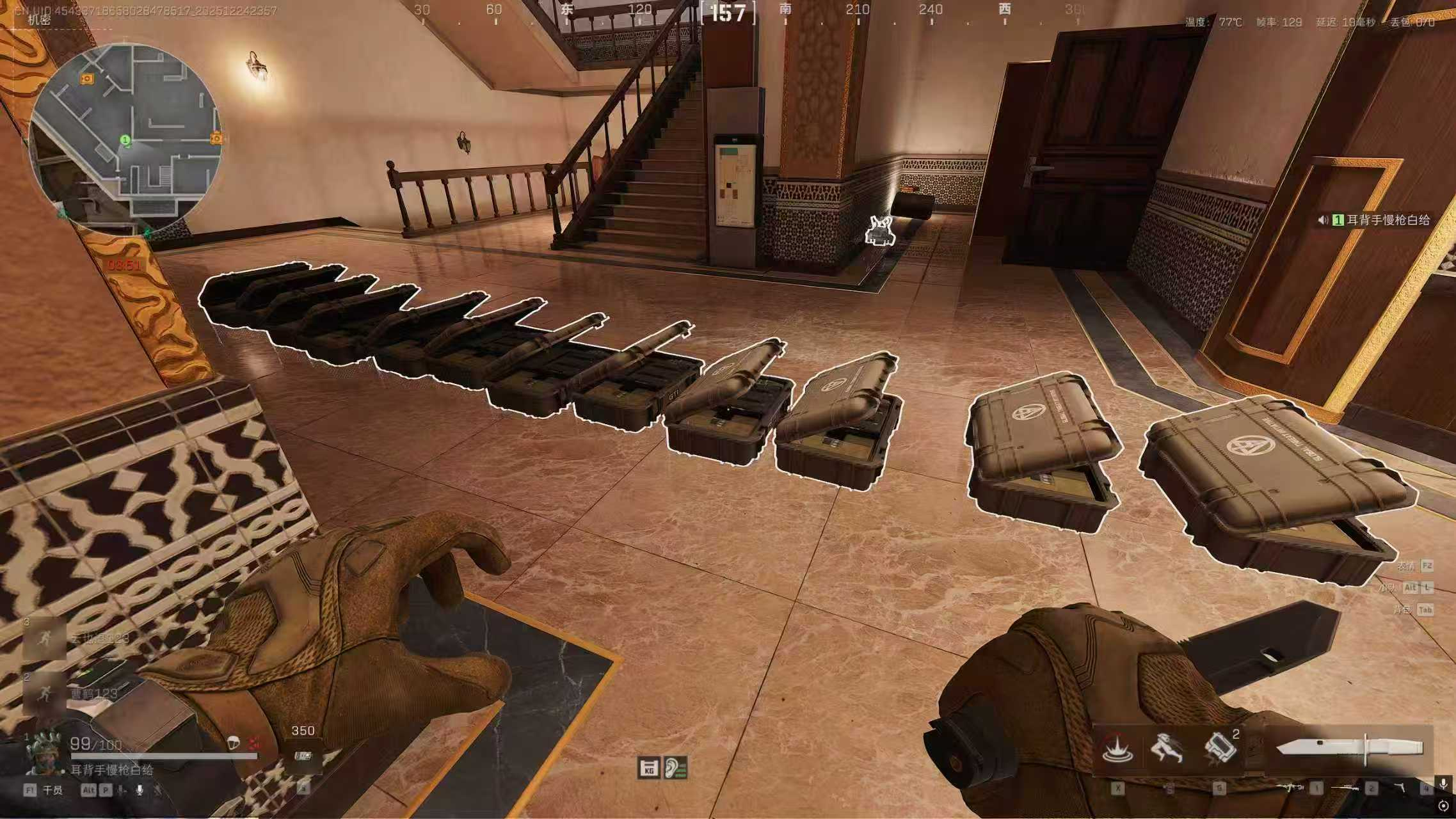The image size is (1456, 819).
Task: Toggle the voice microphone beside Alt P
Action: 139,790
